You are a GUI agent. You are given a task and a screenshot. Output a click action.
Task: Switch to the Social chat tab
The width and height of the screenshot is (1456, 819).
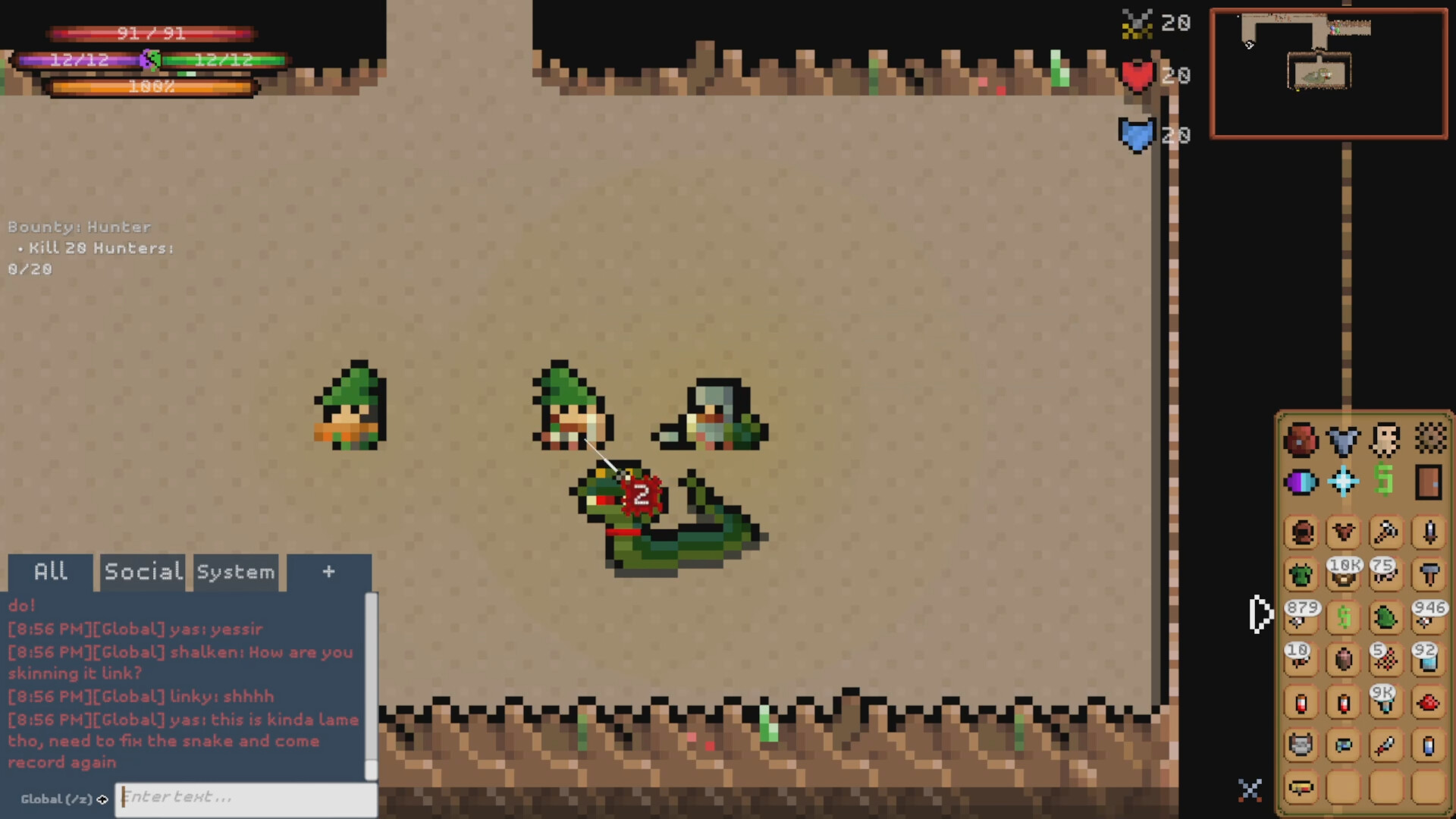(x=142, y=572)
